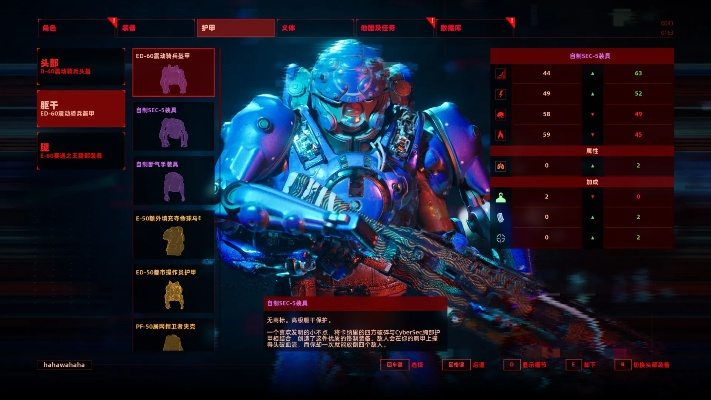The image size is (711, 400).
Task: Select the 护甲 armor tab
Action: point(234,28)
